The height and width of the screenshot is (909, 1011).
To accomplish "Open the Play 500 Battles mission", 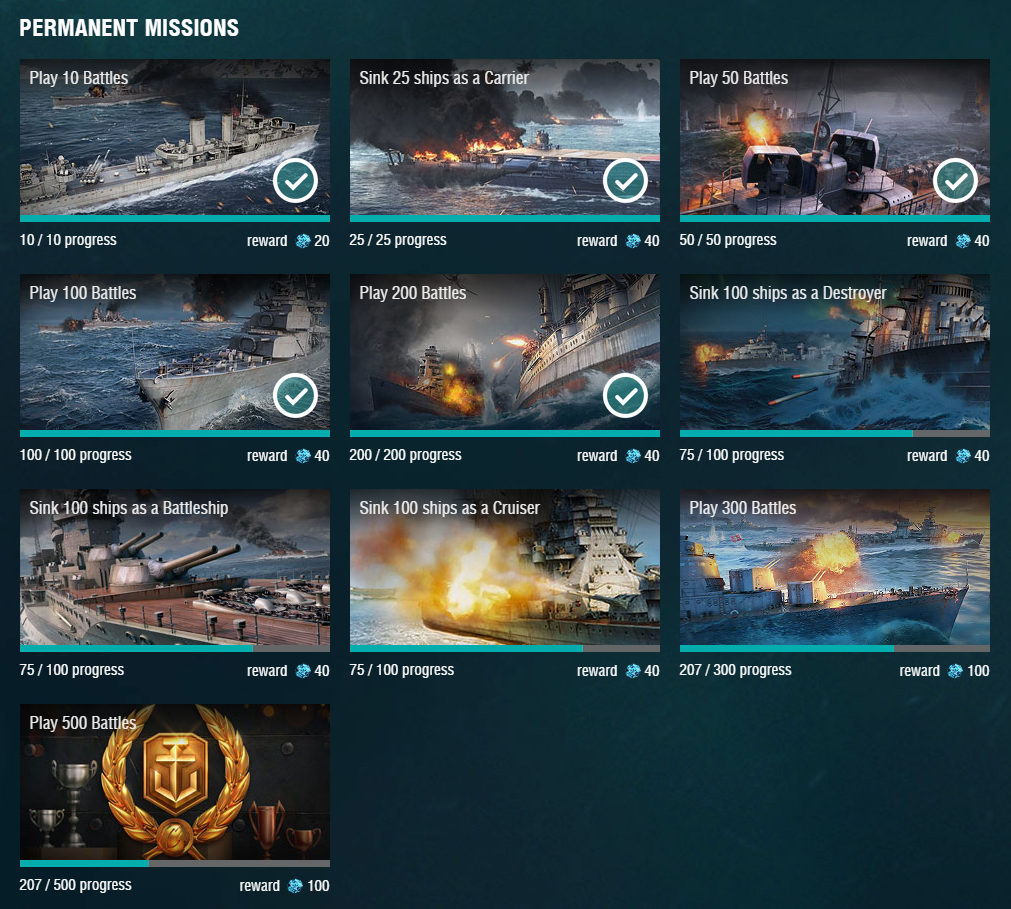I will [x=174, y=782].
